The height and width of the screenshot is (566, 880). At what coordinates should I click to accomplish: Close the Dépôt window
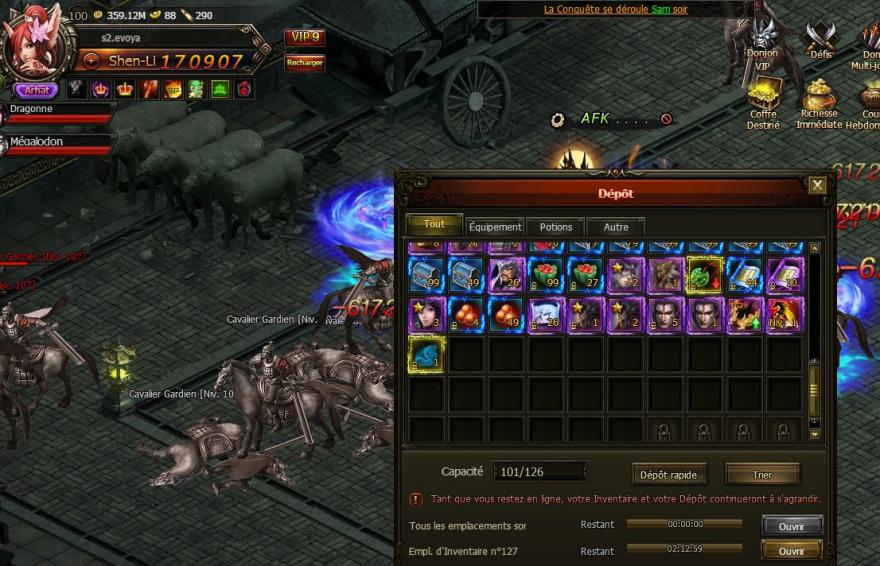point(817,185)
